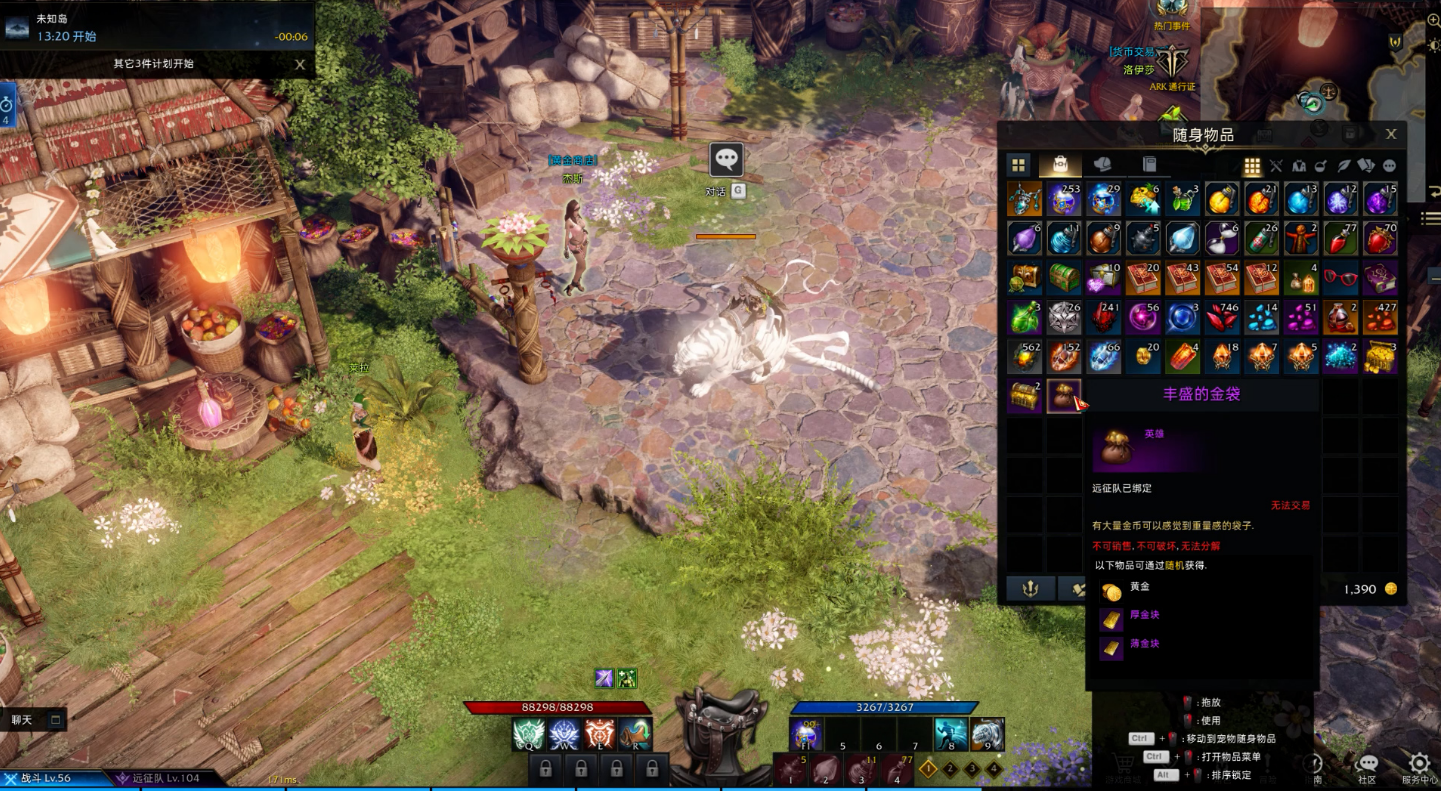Click the 对话 speech bubble to talk

pos(726,159)
